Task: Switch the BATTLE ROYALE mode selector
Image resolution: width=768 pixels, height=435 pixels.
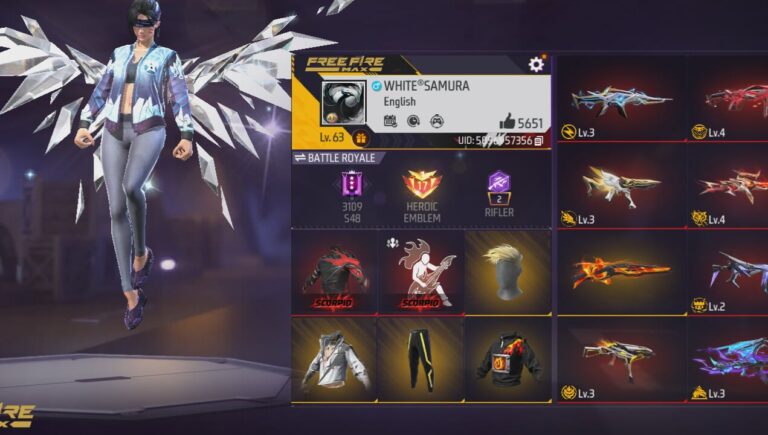Action: tap(299, 158)
